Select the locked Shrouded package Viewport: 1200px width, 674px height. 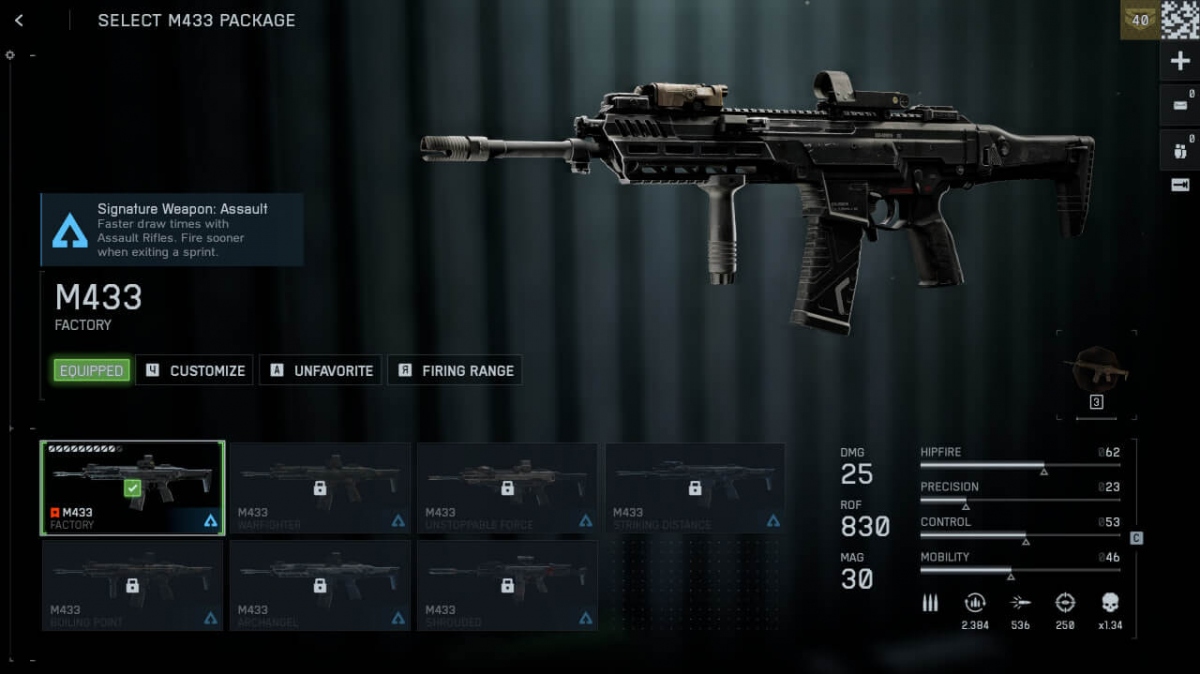point(507,586)
